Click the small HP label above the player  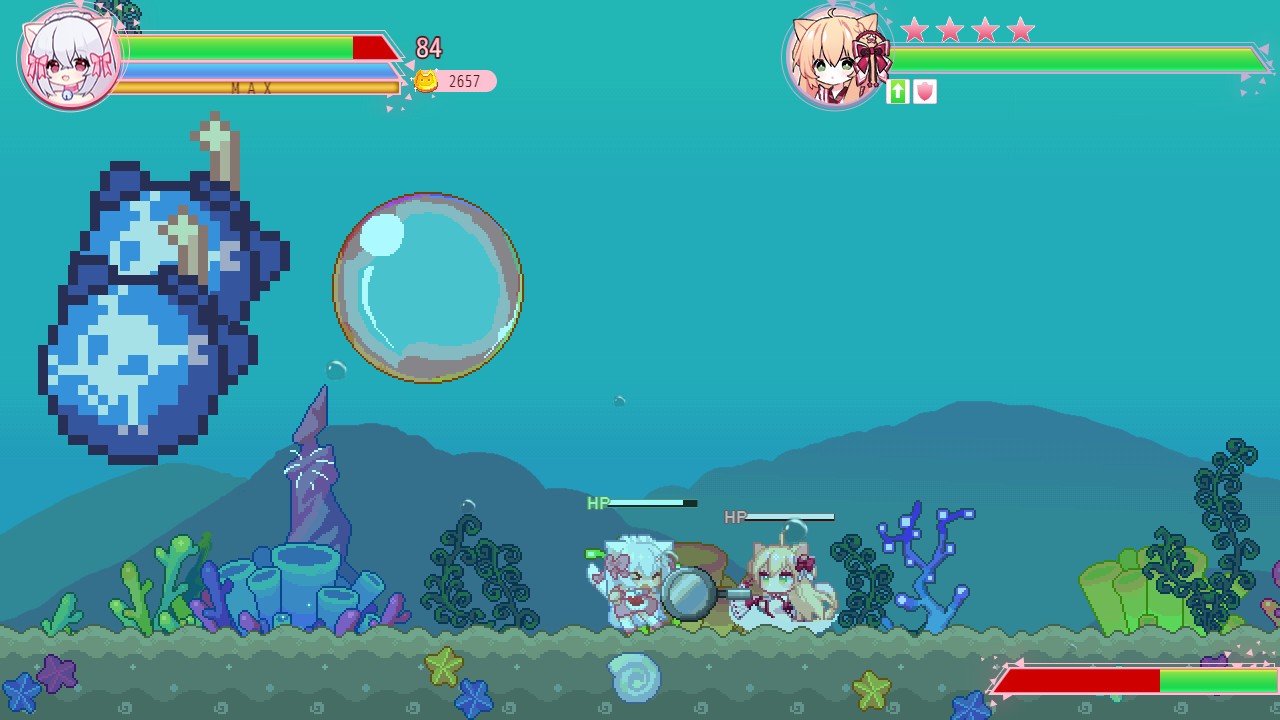point(597,503)
